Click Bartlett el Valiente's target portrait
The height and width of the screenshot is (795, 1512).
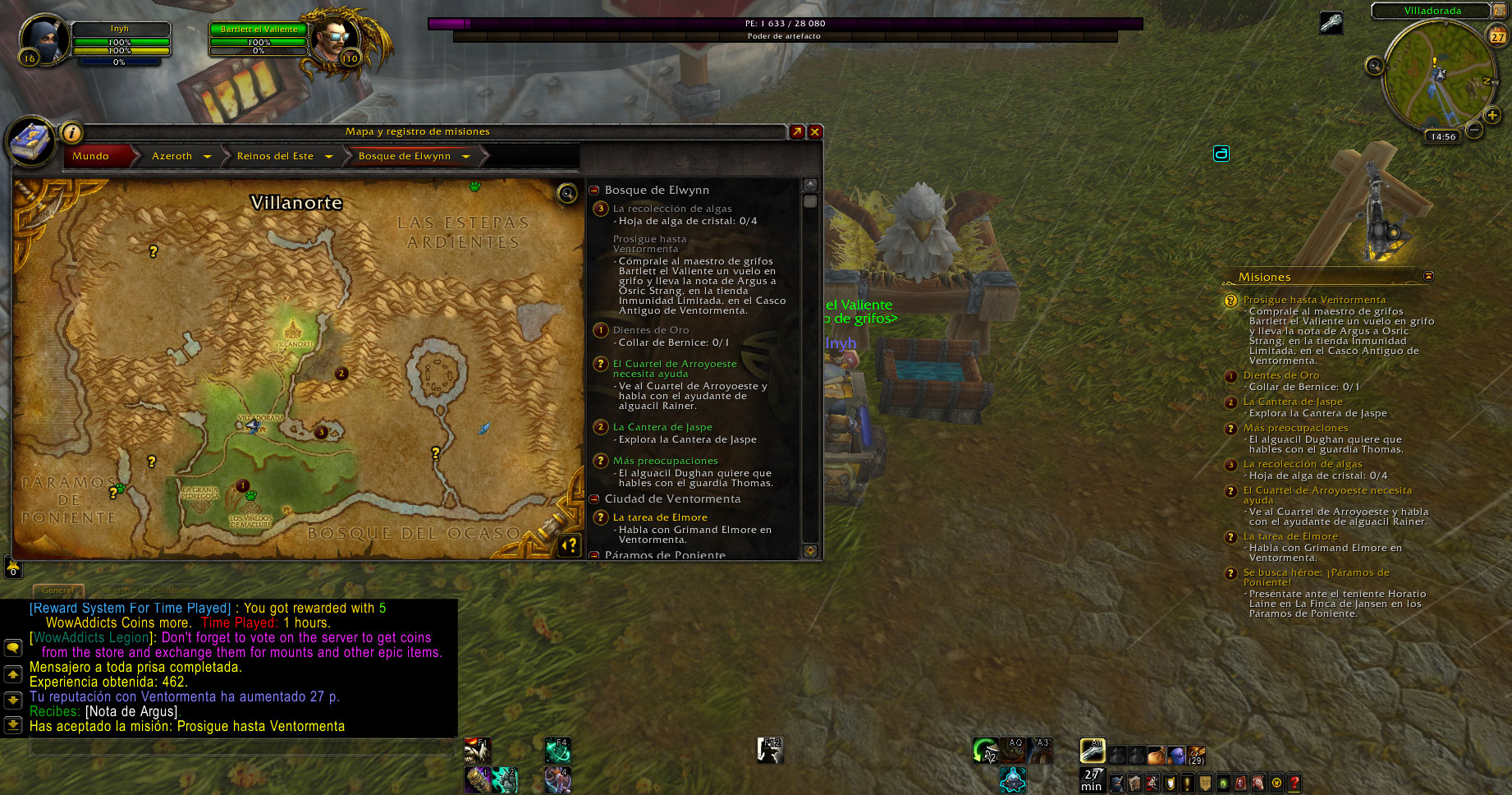[x=334, y=37]
